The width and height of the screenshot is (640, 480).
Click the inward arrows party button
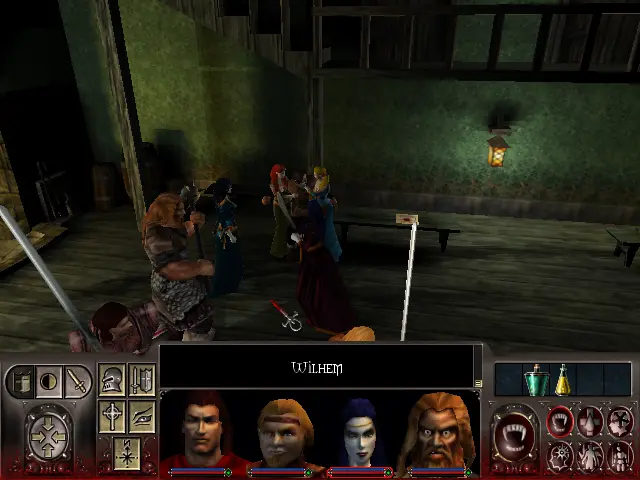click(47, 437)
